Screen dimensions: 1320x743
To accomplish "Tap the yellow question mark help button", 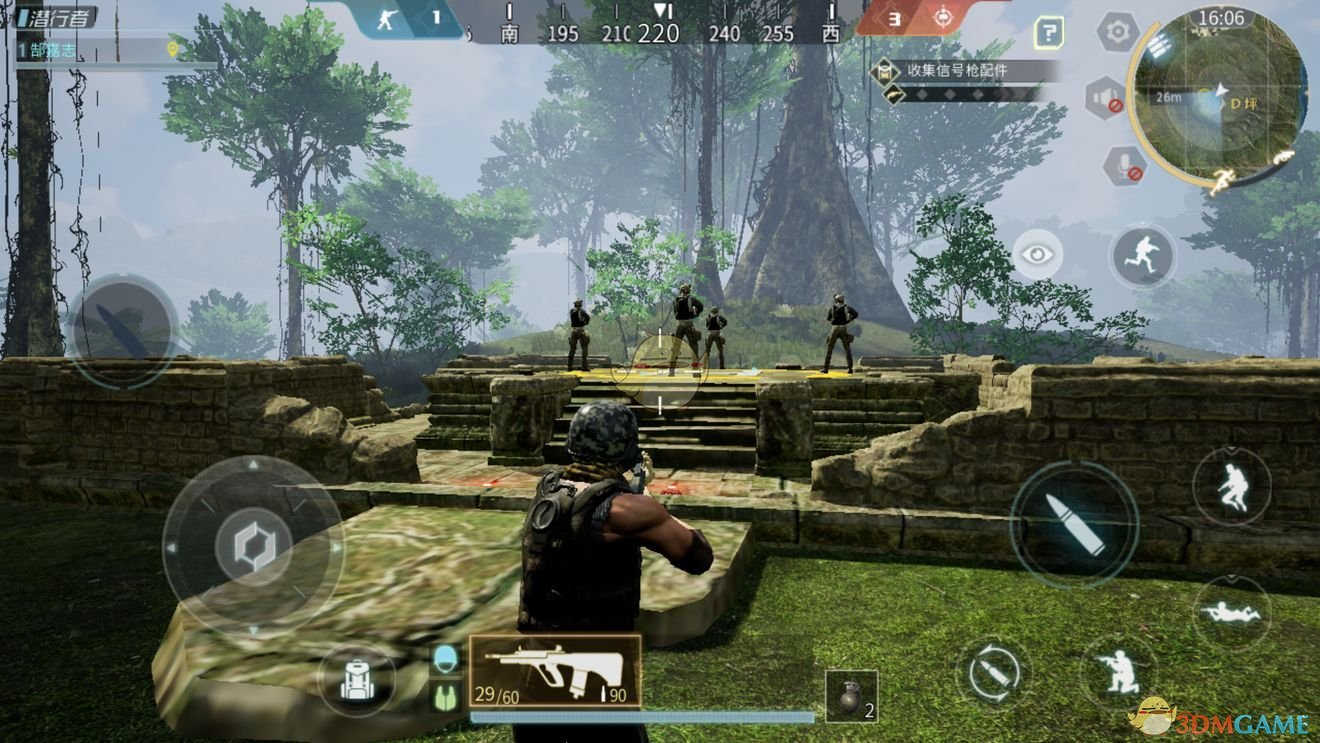I will (1048, 33).
